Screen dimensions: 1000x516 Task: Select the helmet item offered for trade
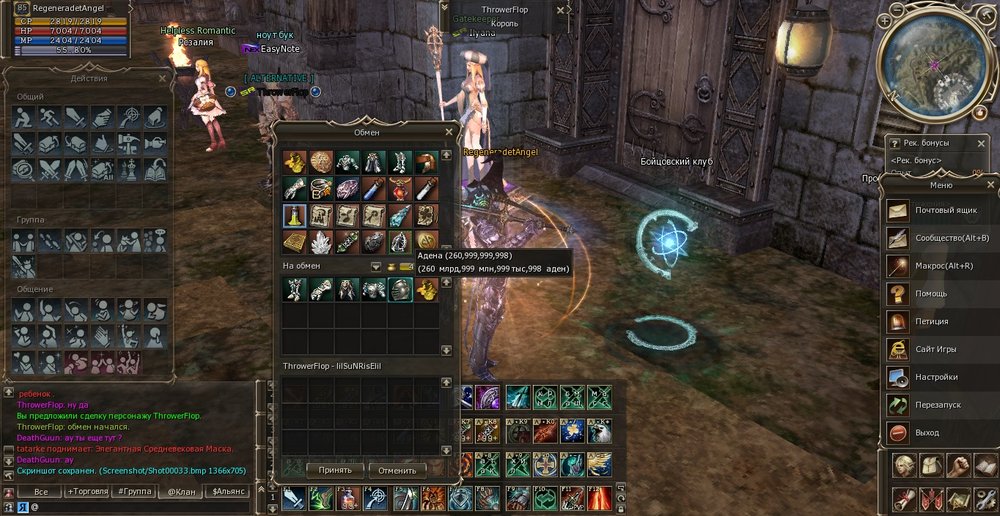400,290
